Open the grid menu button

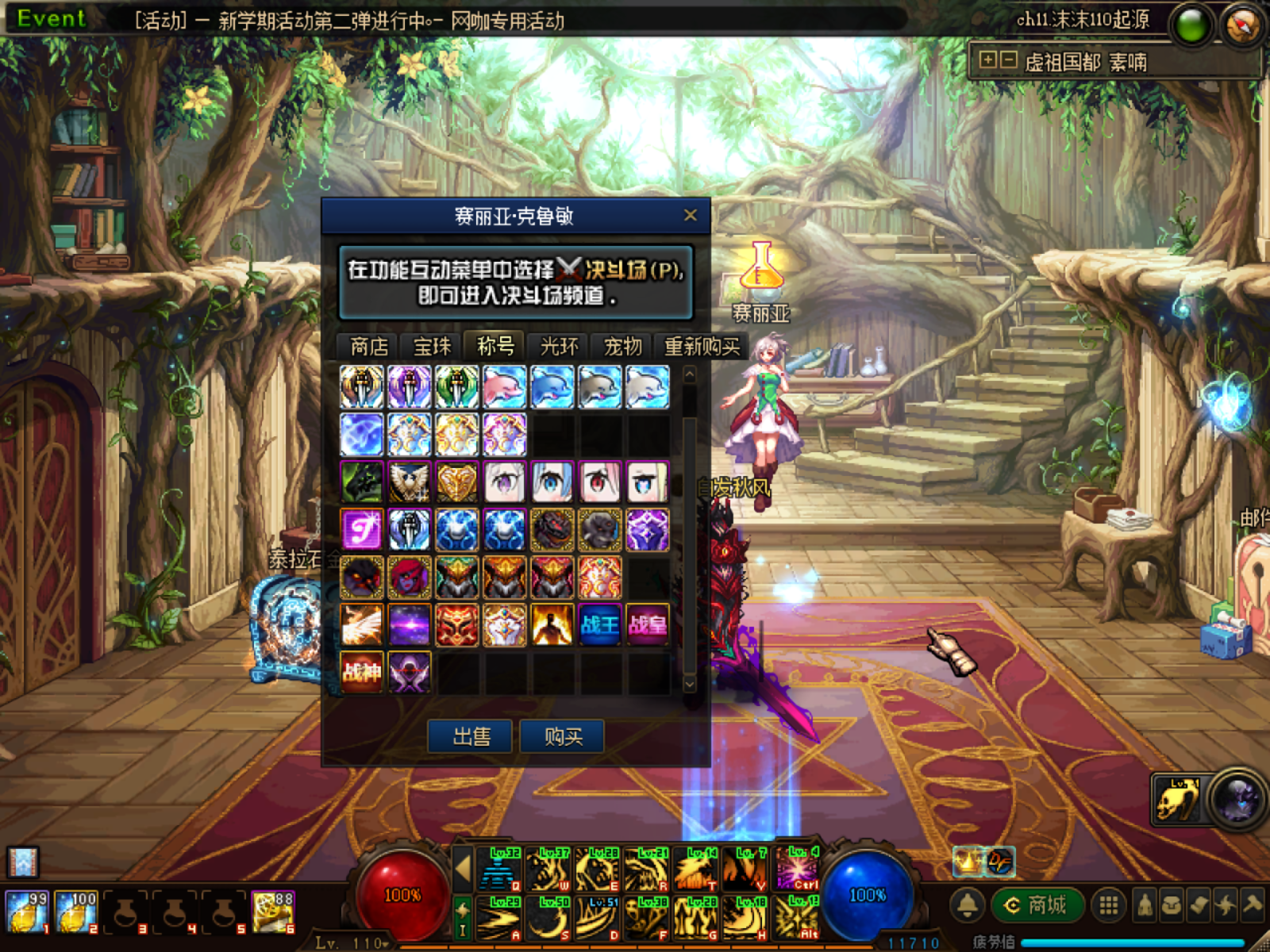click(1109, 905)
